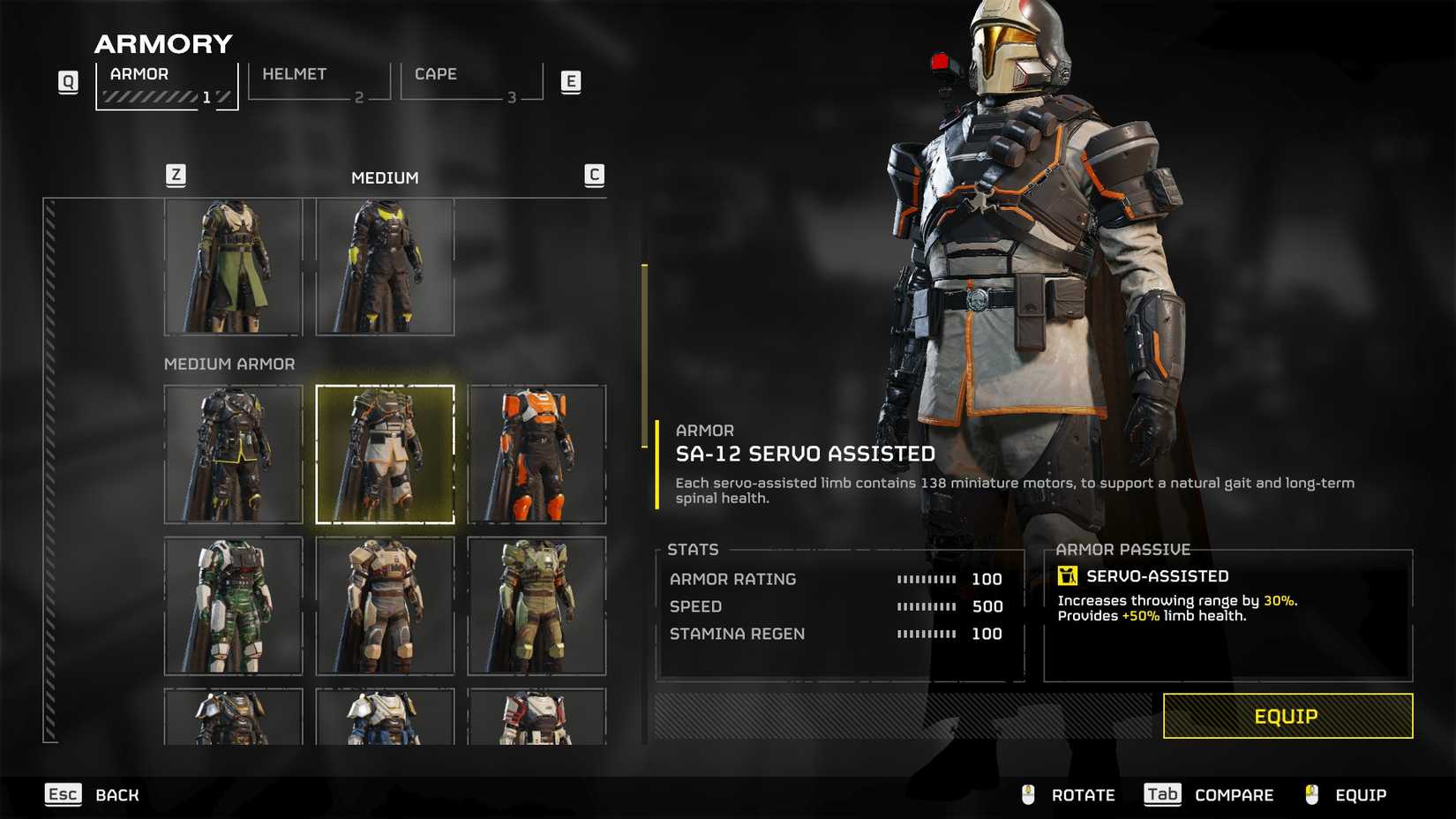
Task: Click the Back label at bottom left
Action: pyautogui.click(x=116, y=795)
